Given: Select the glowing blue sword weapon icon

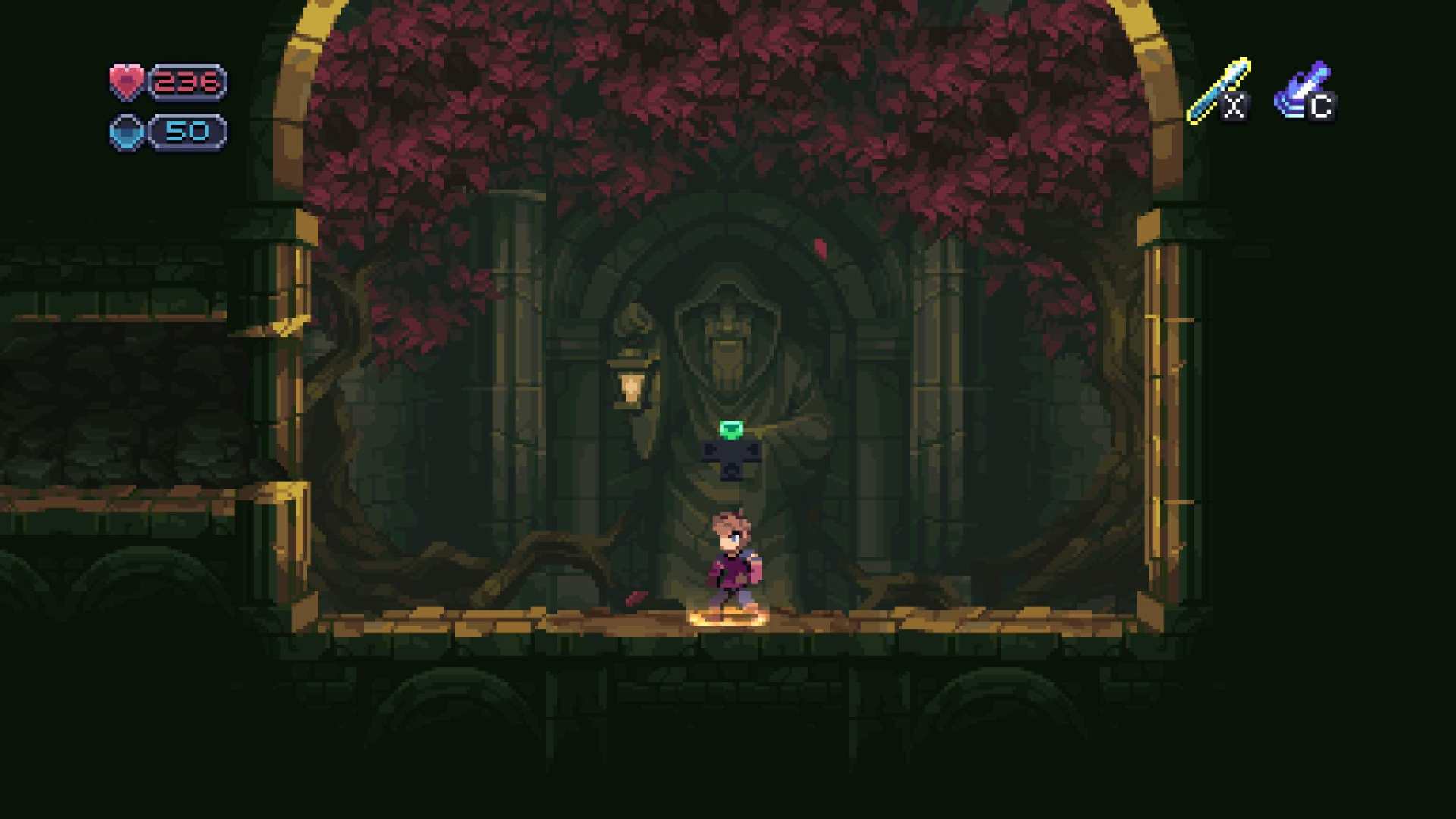Looking at the screenshot, I should [1218, 90].
